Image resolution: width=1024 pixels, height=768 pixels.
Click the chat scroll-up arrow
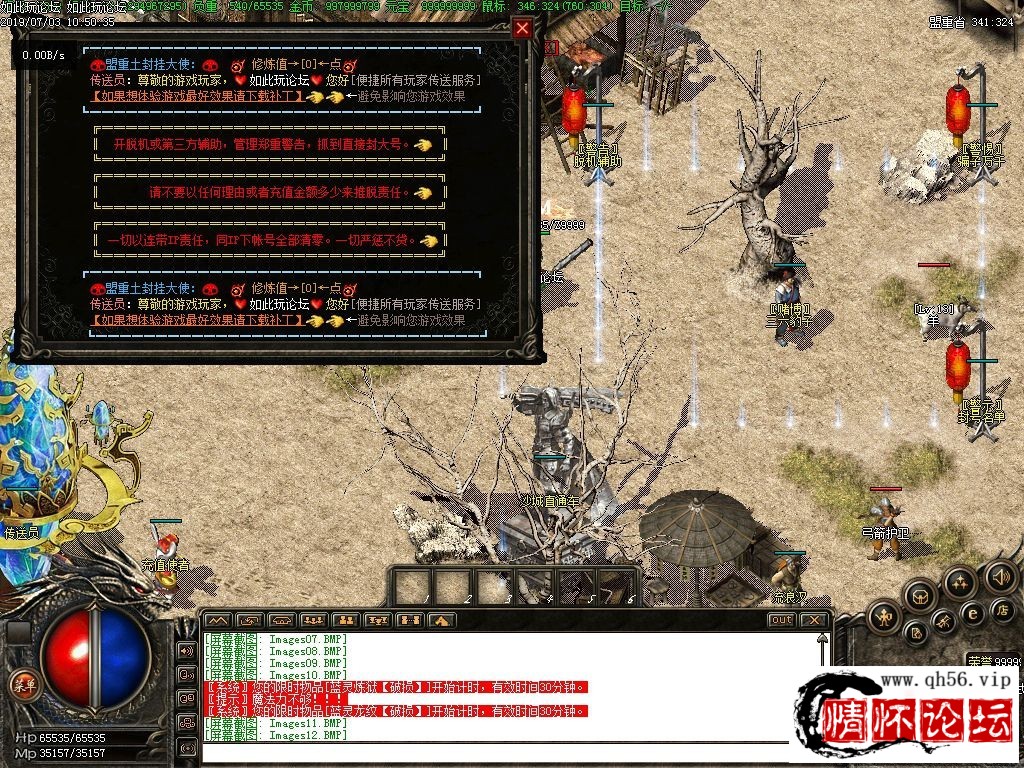[x=820, y=637]
